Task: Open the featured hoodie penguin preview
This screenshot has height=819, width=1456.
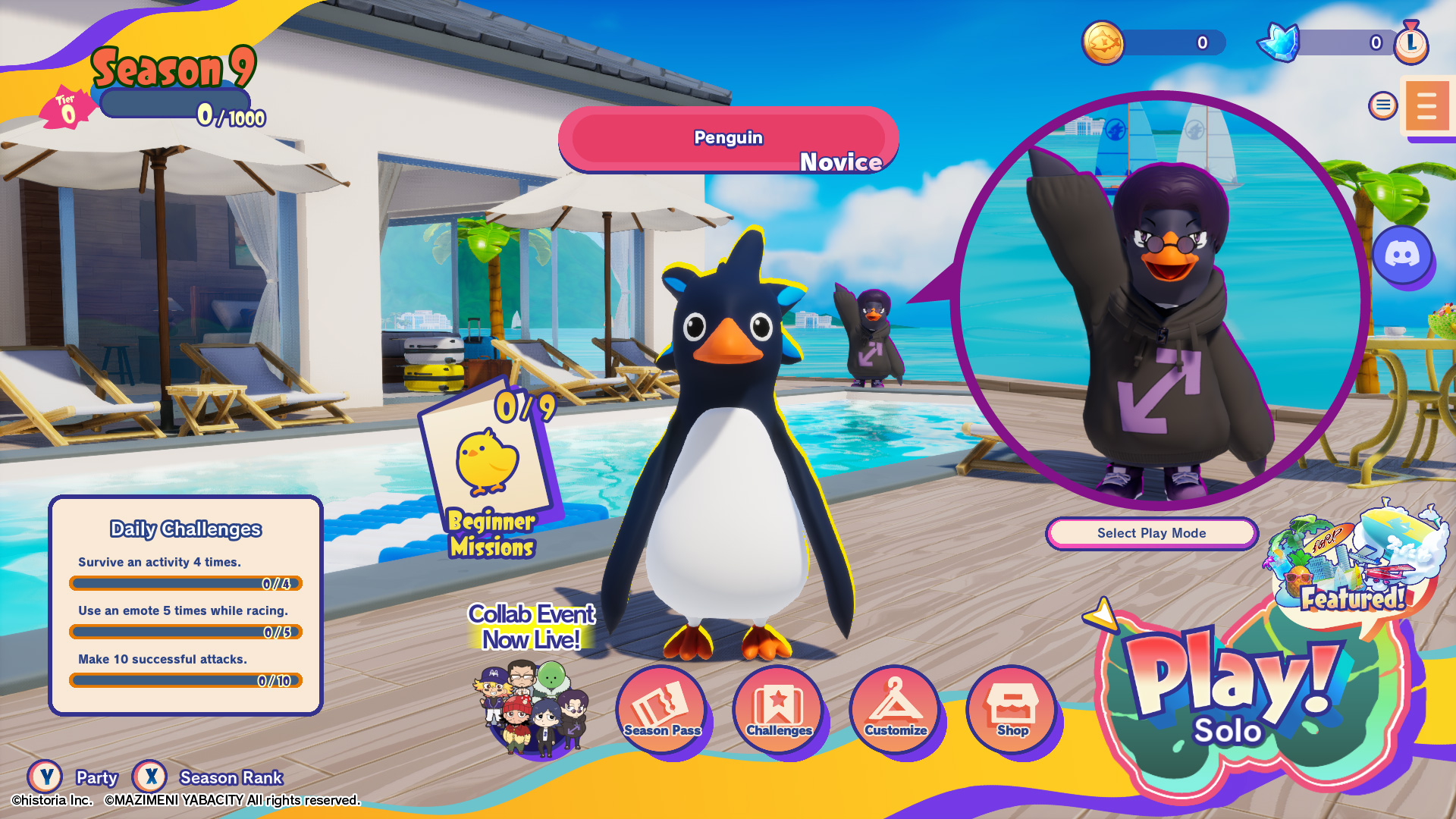Action: (x=1160, y=300)
